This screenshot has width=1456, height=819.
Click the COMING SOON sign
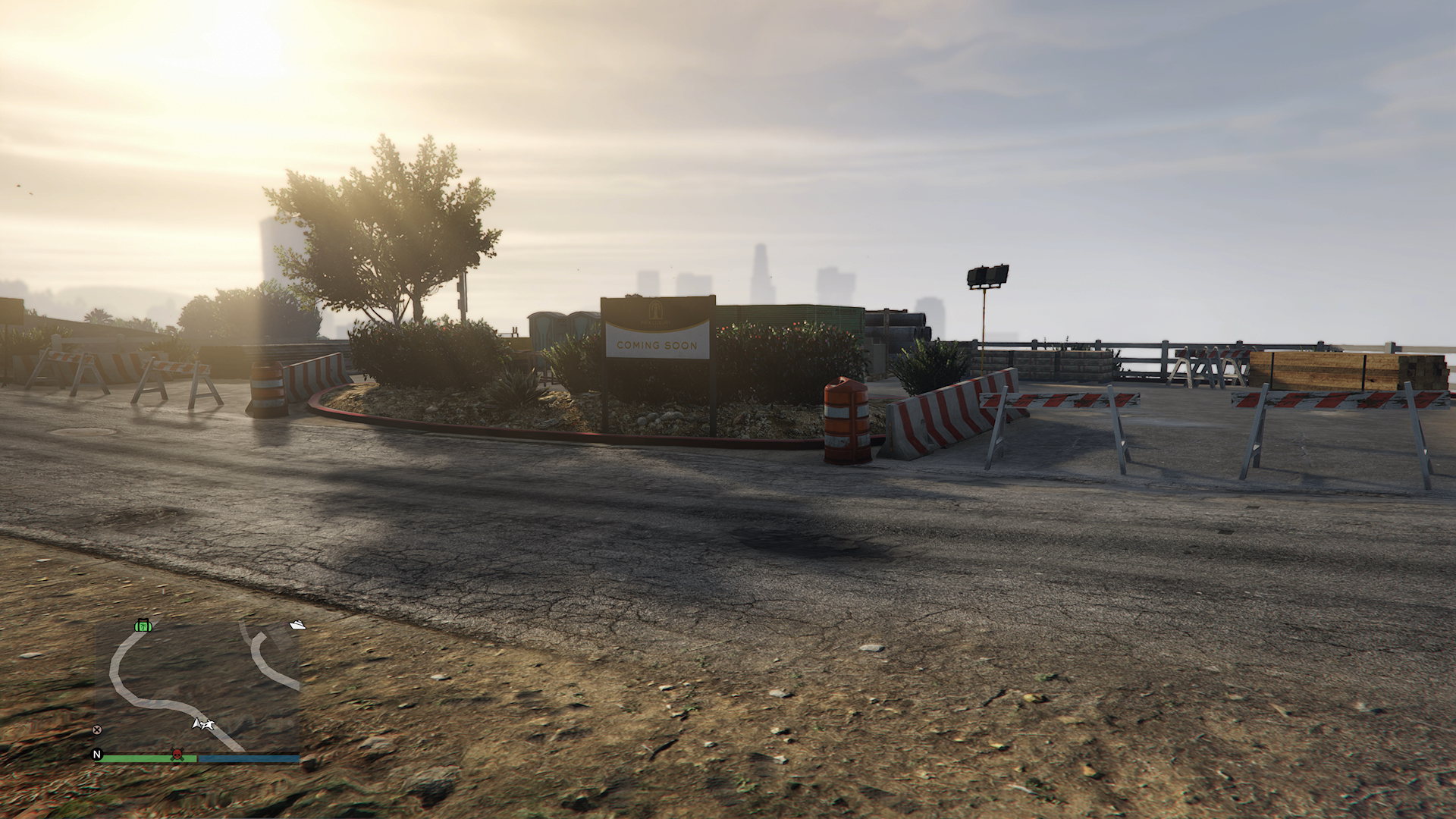(x=657, y=346)
